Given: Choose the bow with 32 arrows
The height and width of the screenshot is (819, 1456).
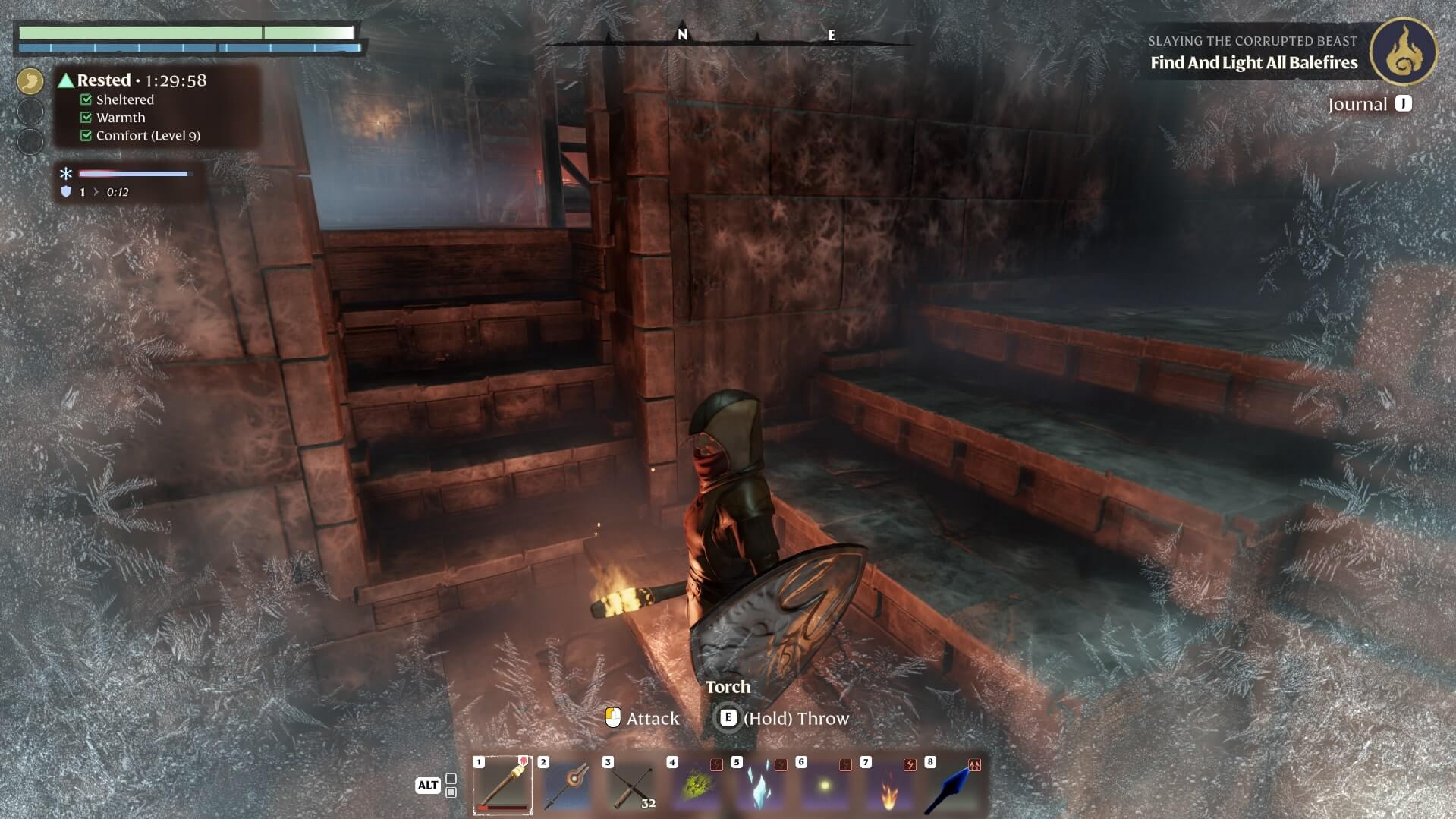Looking at the screenshot, I should 631,785.
